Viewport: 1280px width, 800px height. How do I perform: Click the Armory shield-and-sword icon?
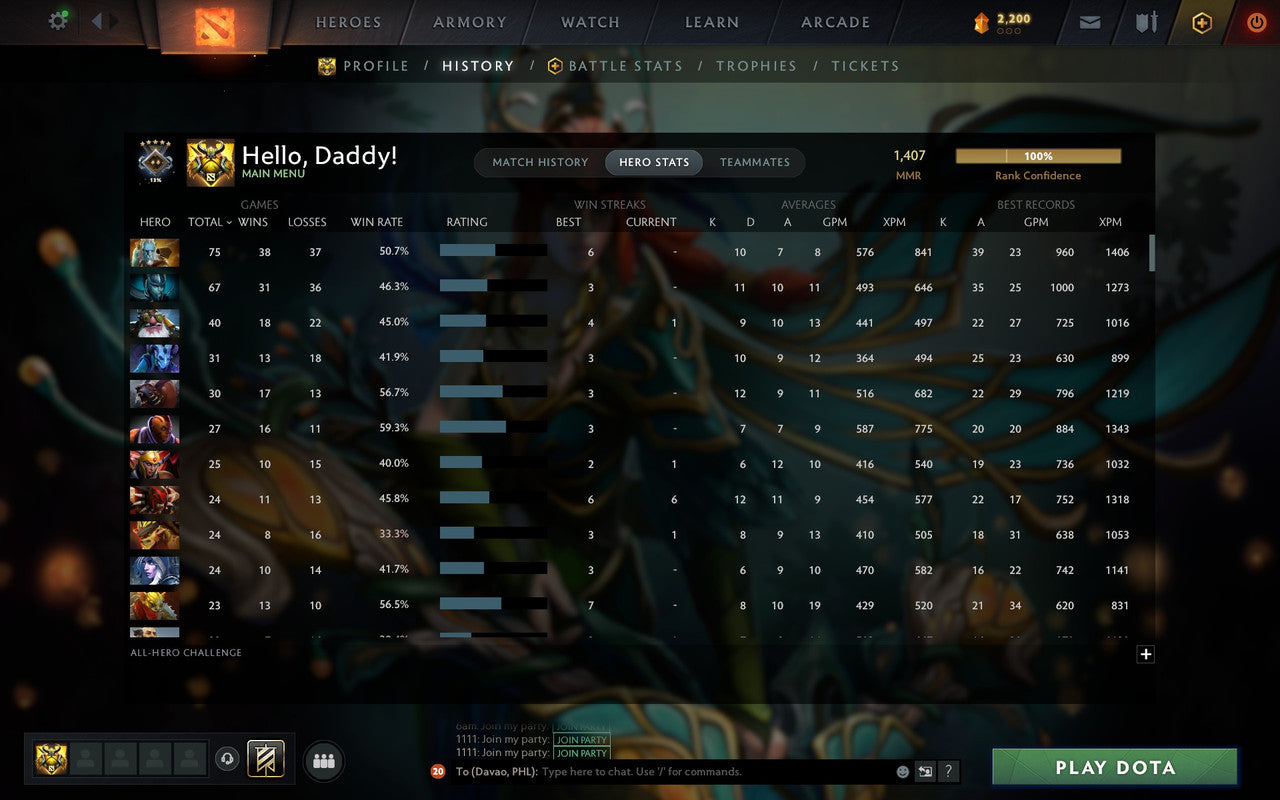coord(1145,22)
